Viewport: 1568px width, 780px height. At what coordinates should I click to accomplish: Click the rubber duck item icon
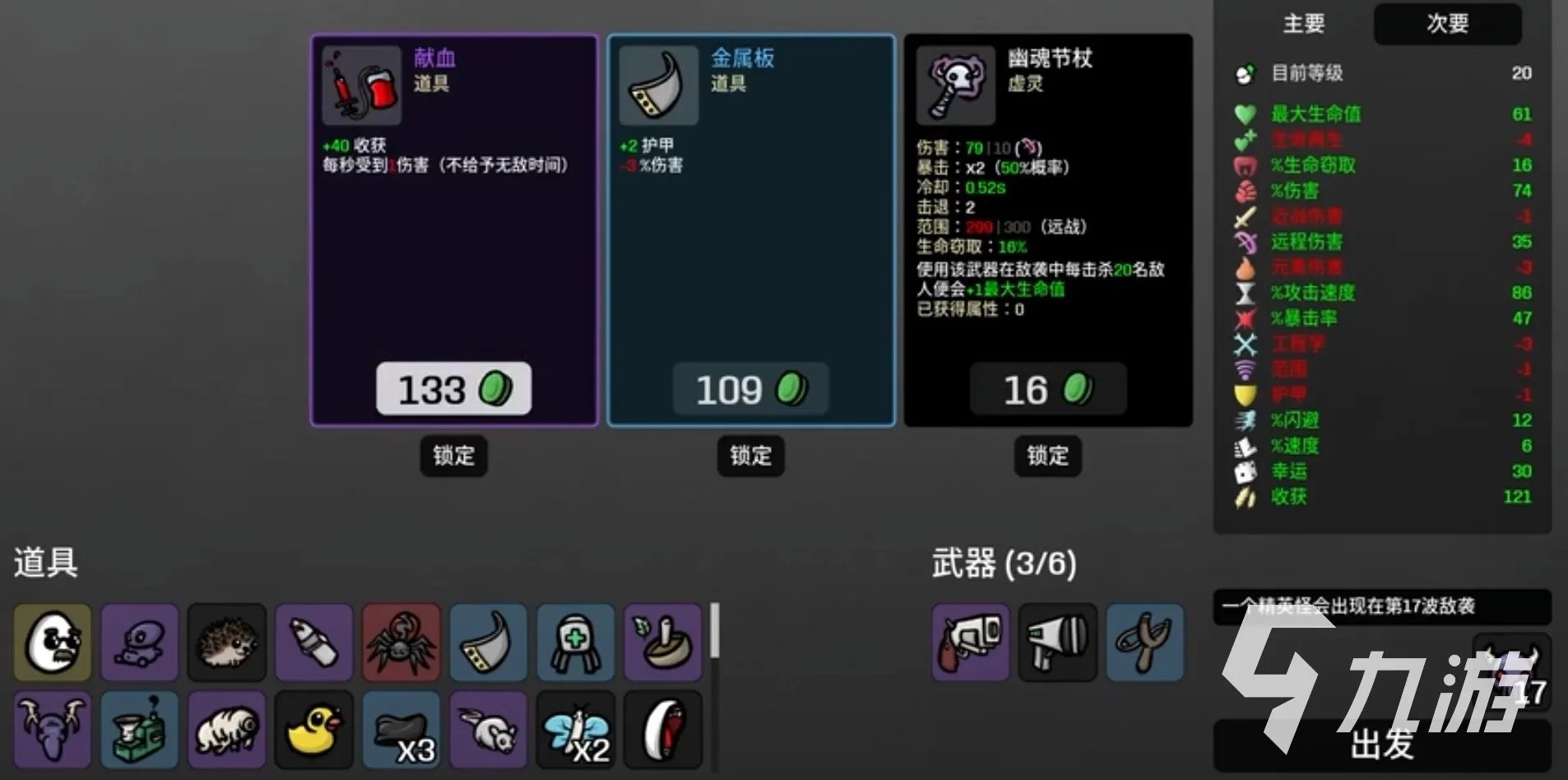[314, 729]
